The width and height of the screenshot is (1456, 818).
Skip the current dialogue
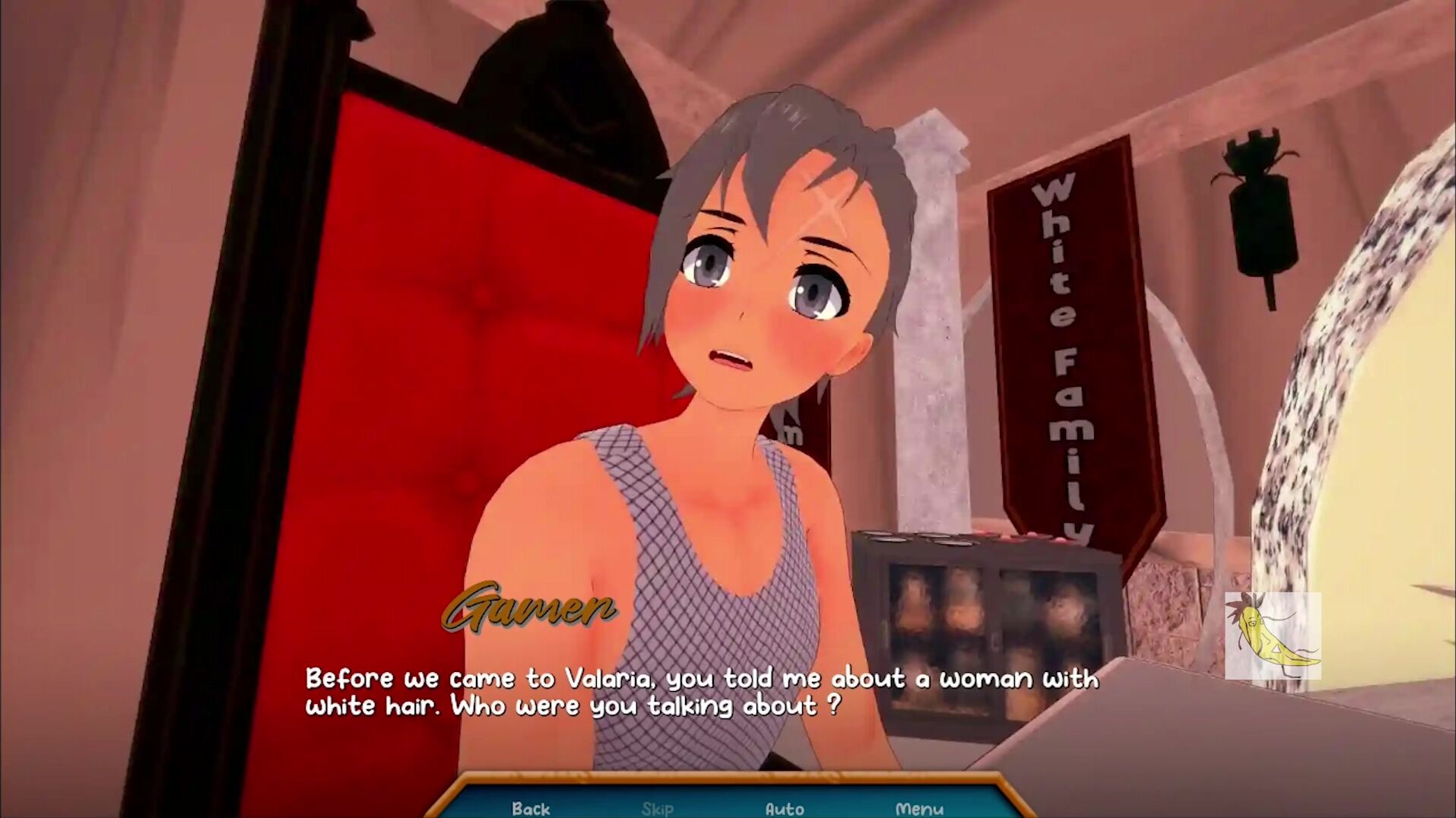[x=657, y=807]
